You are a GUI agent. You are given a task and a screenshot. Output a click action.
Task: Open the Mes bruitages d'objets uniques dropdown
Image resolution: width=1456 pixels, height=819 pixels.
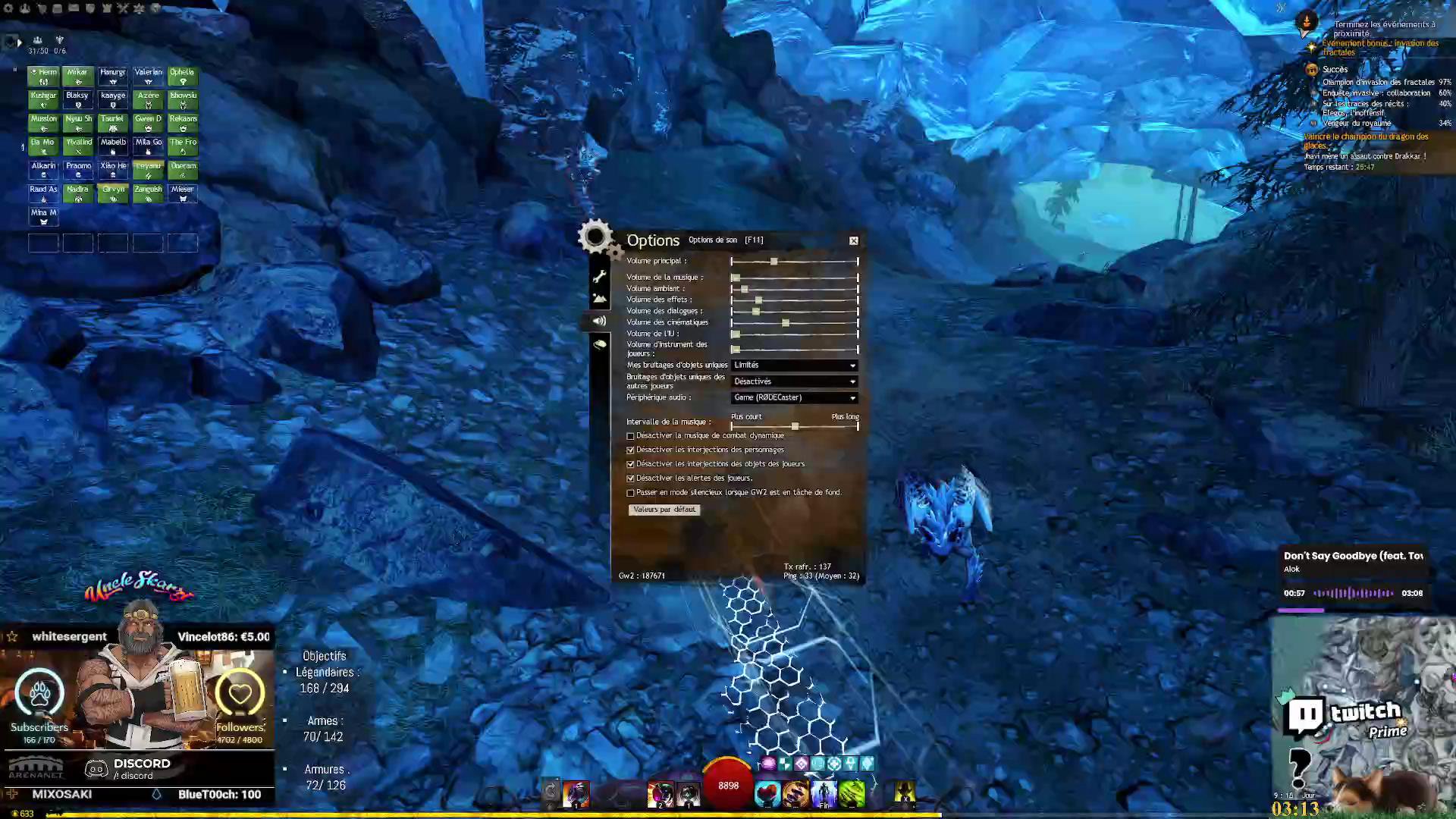click(795, 366)
